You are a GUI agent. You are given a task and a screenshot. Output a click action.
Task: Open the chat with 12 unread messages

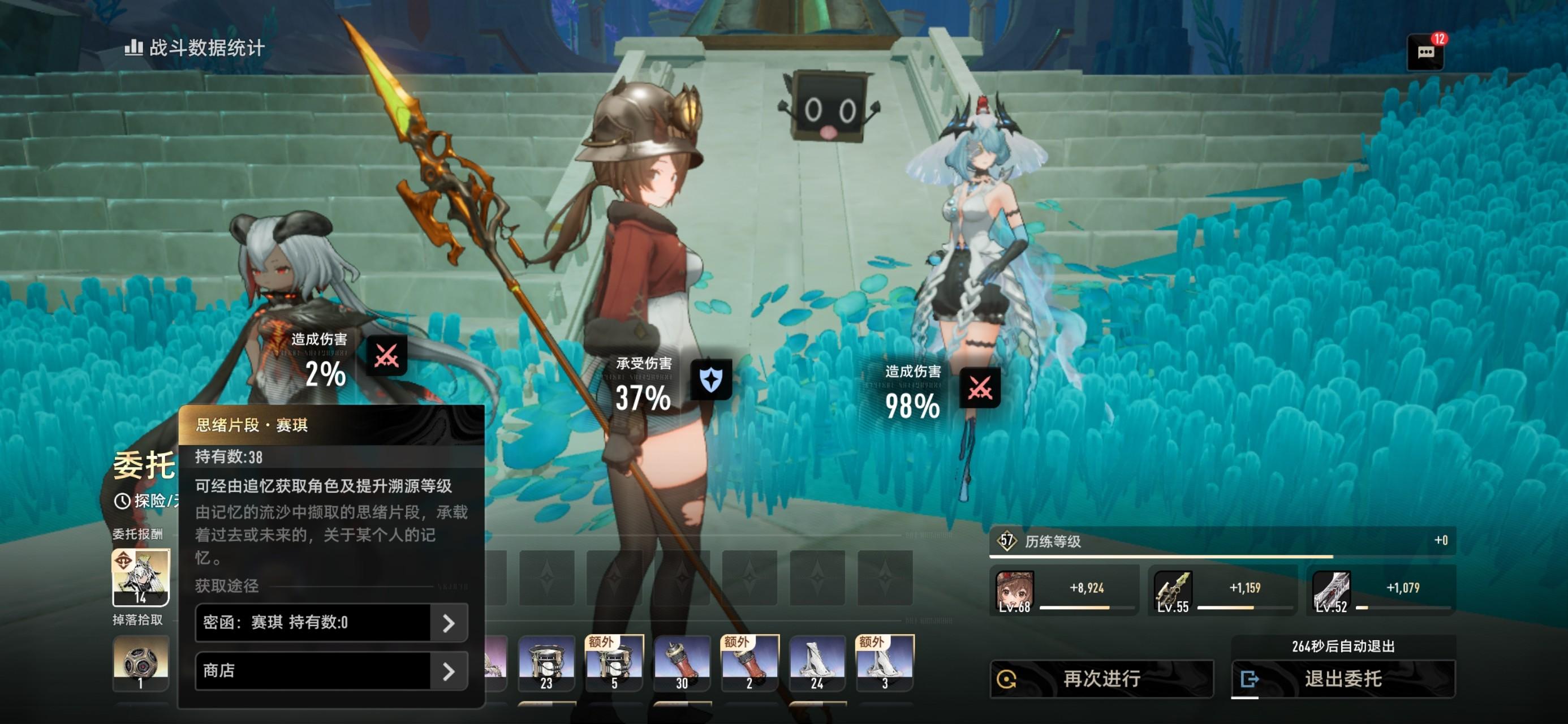pos(1425,52)
